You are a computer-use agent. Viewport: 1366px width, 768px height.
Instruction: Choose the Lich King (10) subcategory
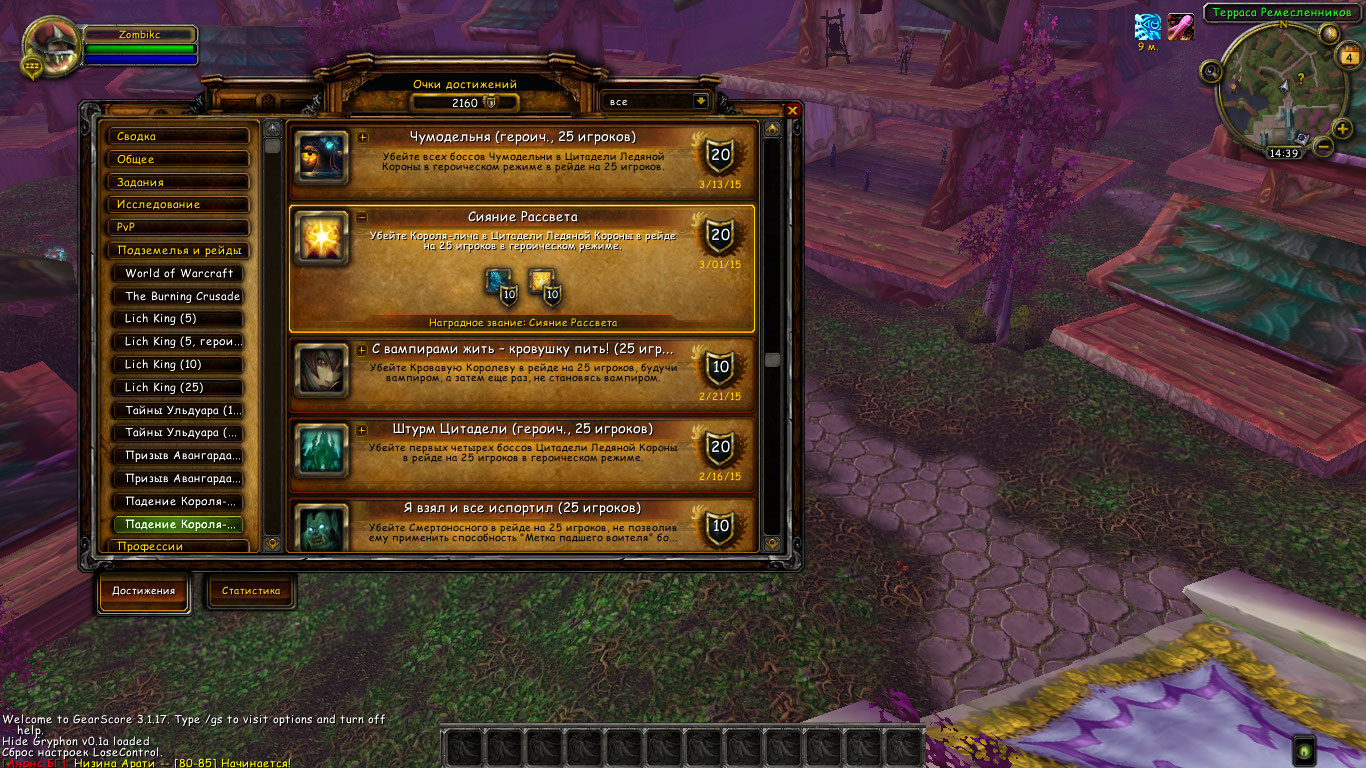coord(181,364)
